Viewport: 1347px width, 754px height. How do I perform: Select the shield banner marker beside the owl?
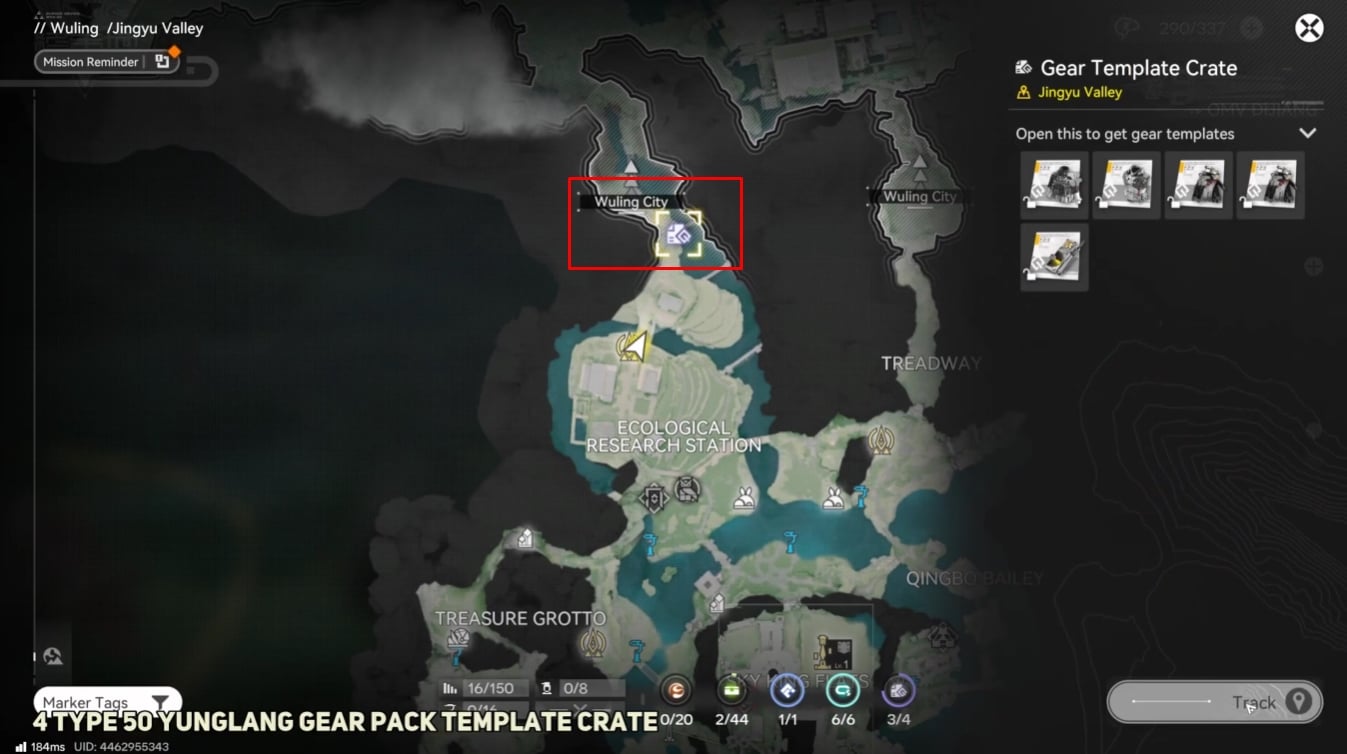click(654, 497)
